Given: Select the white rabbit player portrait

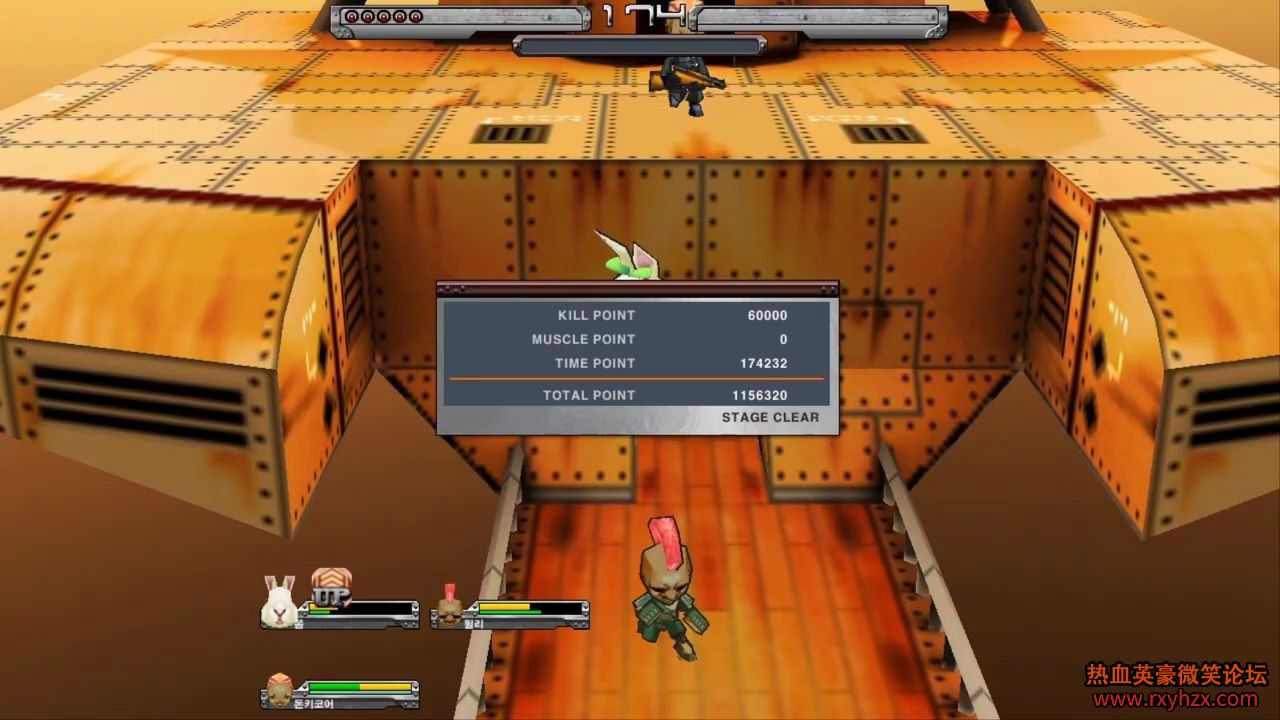Looking at the screenshot, I should point(280,601).
